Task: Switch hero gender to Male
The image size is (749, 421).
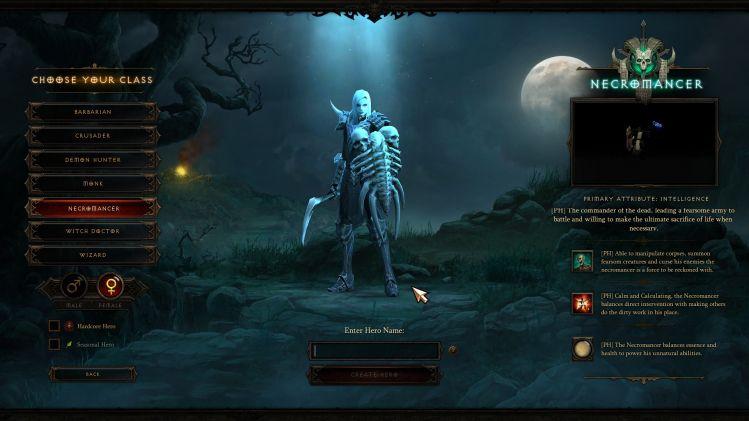Action: (x=73, y=288)
